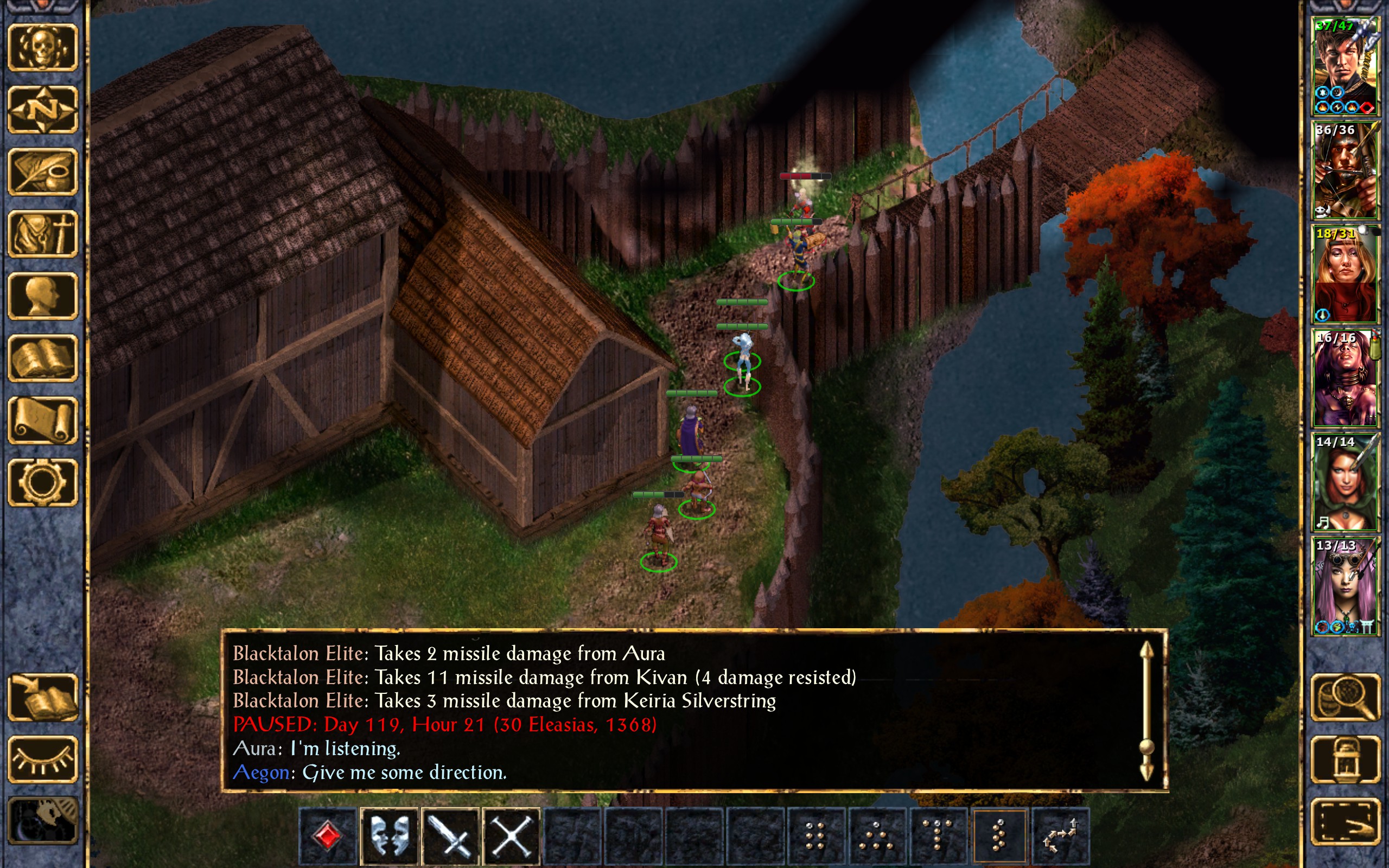Open the area map with compass button
1389x868 pixels.
click(43, 109)
